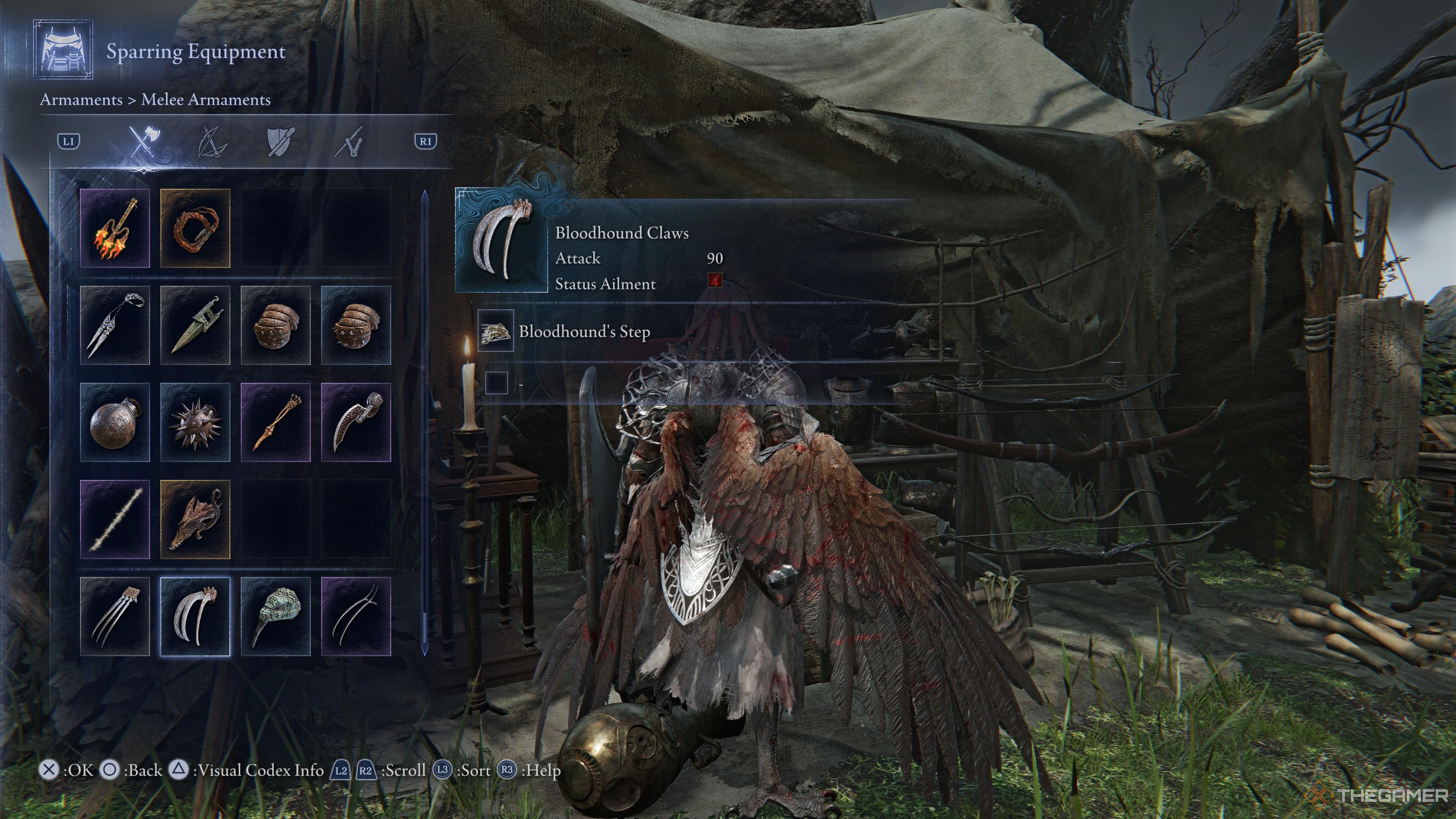Choose the smooth Iron Ball fist weapon
The height and width of the screenshot is (819, 1456).
click(115, 422)
